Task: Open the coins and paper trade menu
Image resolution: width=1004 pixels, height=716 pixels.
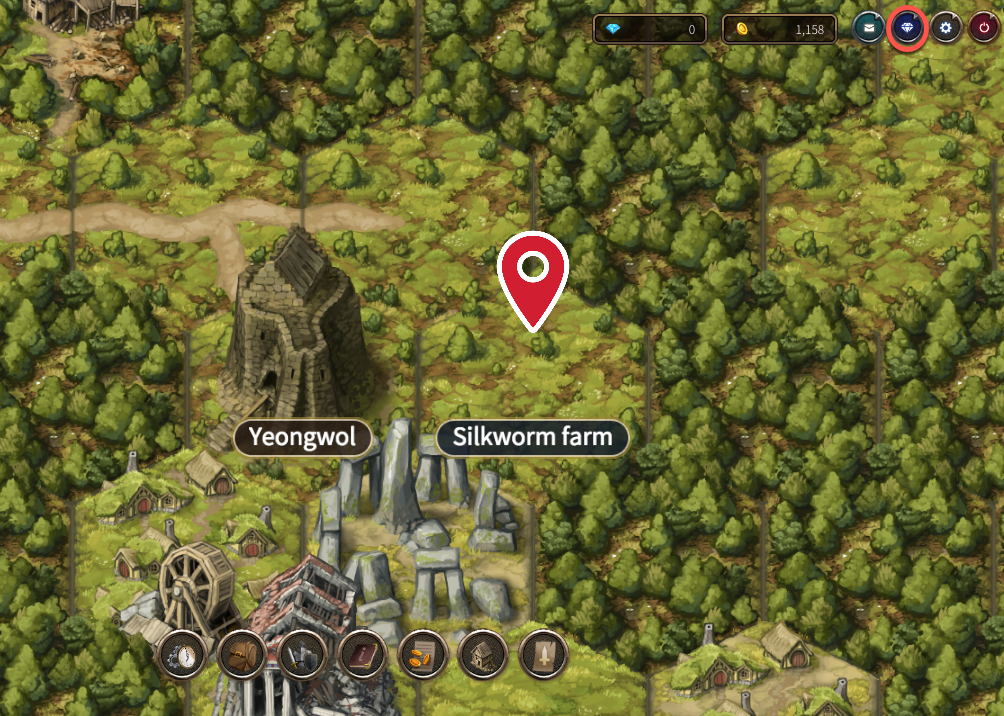Action: pyautogui.click(x=423, y=655)
